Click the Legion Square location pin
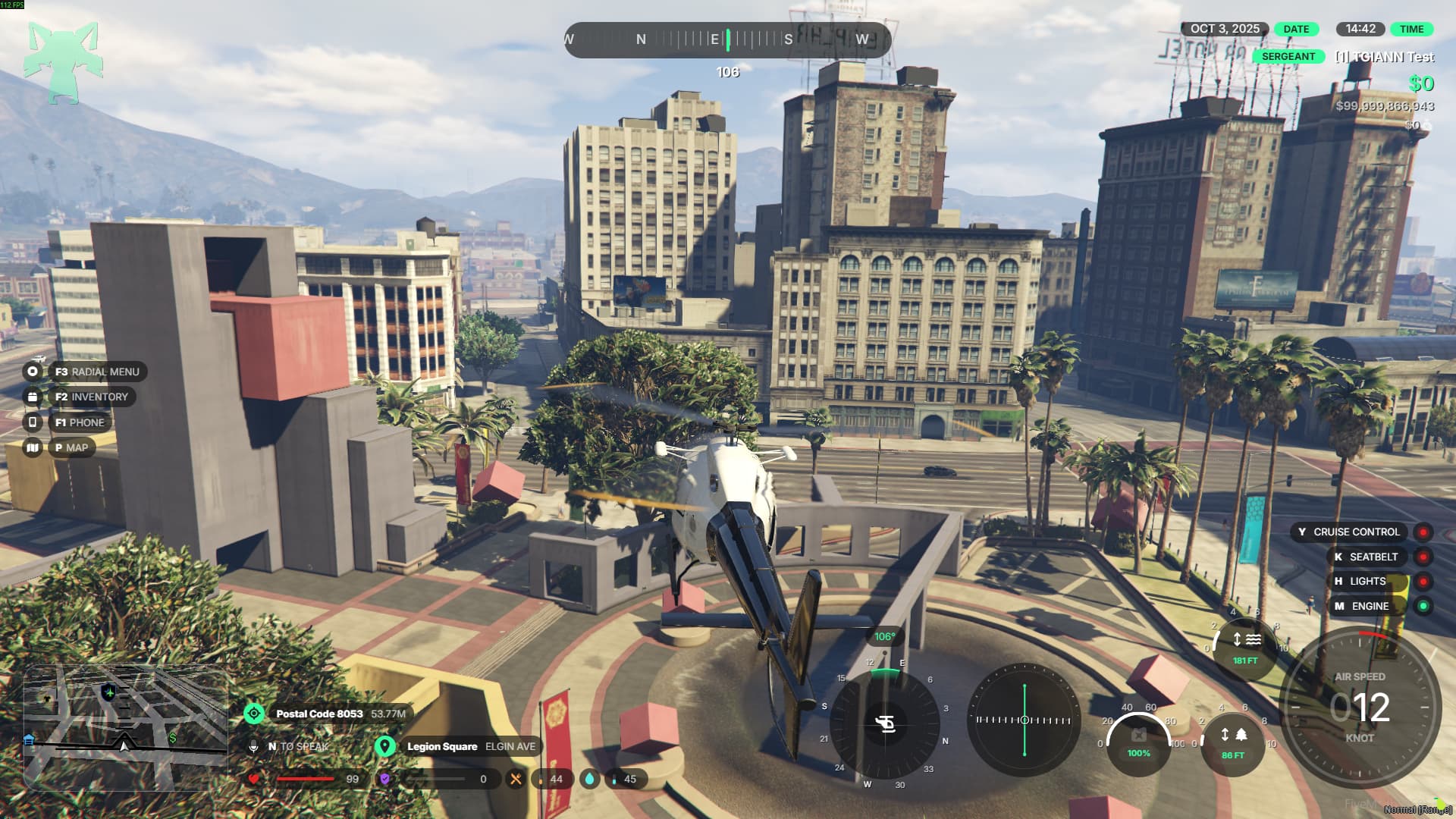The height and width of the screenshot is (819, 1456). pyautogui.click(x=385, y=746)
